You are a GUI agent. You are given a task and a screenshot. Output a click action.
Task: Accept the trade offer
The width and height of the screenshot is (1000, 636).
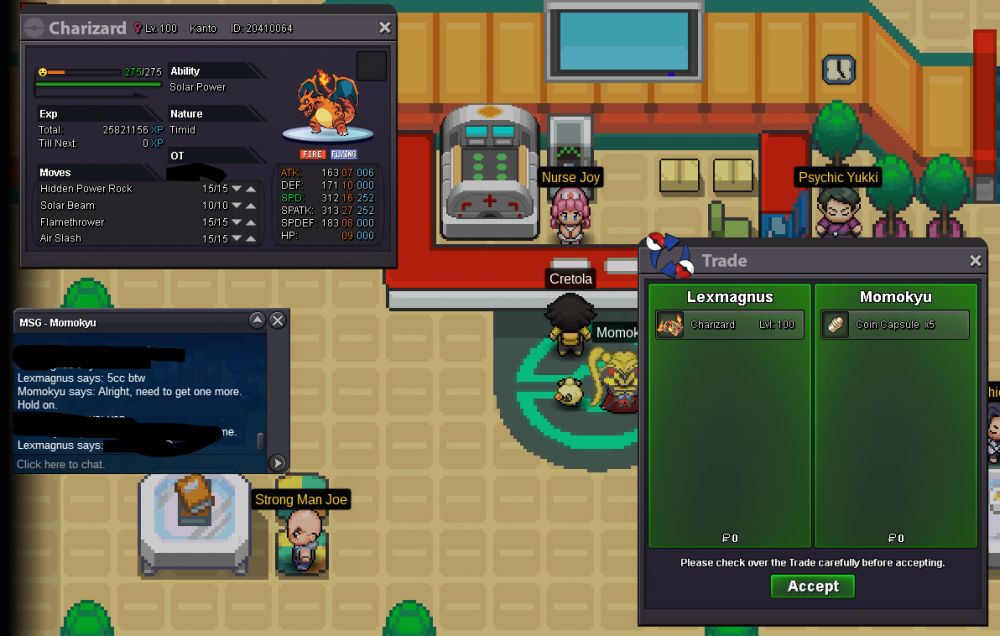[812, 586]
